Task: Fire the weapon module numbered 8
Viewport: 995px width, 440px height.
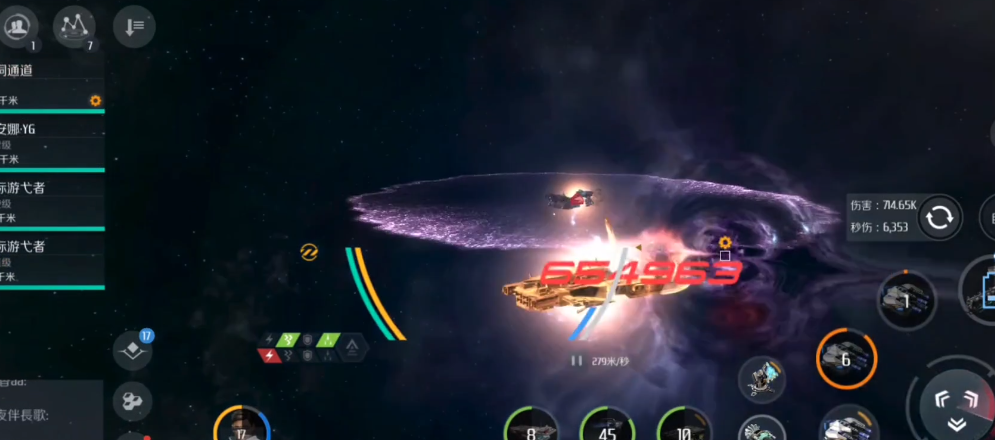Action: pyautogui.click(x=531, y=427)
